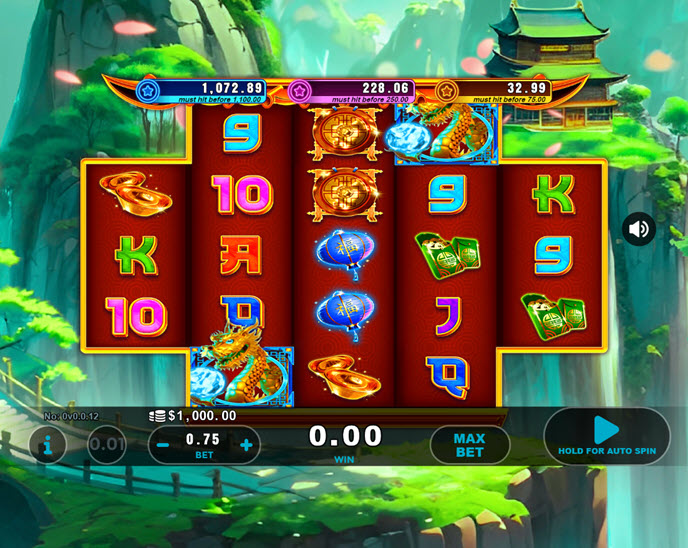Toggle the sound speaker icon
The height and width of the screenshot is (548, 688).
click(x=639, y=229)
